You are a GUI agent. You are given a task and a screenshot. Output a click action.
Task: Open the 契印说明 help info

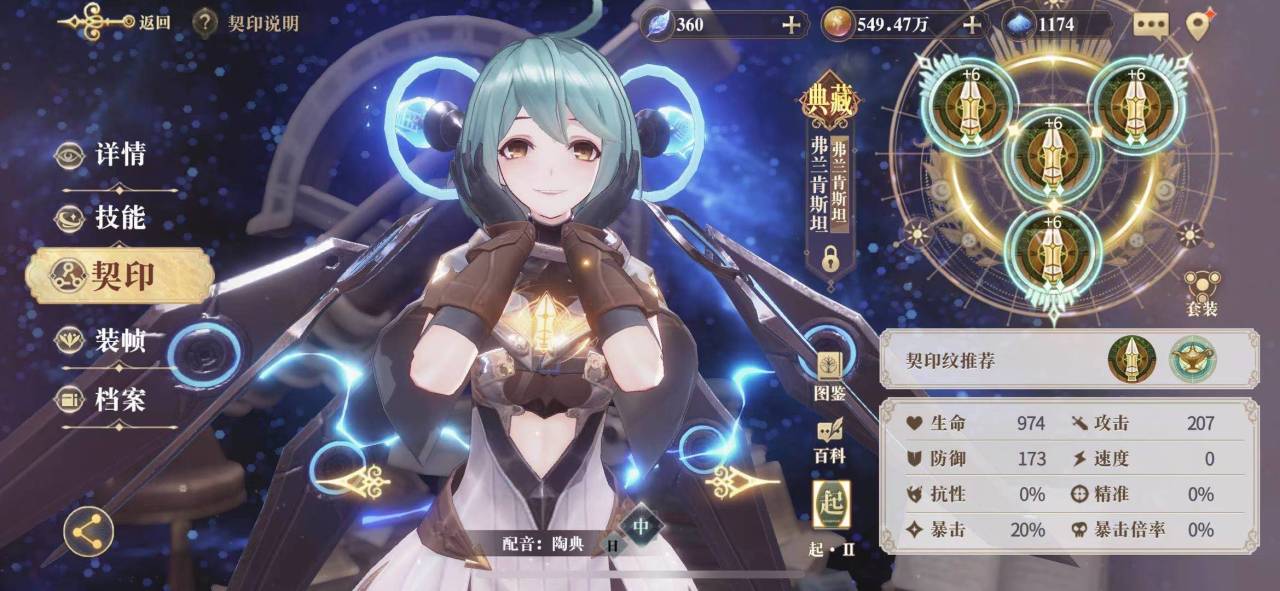(x=246, y=22)
